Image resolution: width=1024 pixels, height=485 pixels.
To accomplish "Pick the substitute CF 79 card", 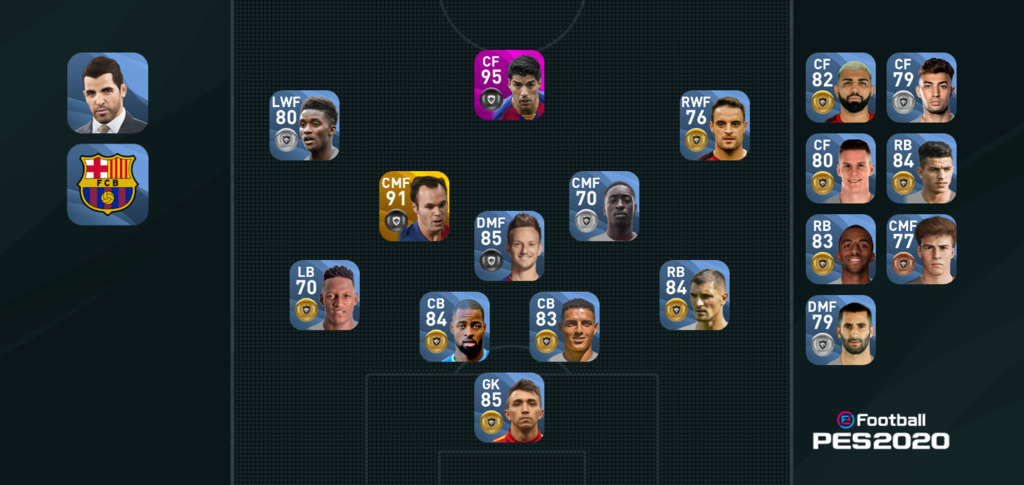I will click(921, 88).
